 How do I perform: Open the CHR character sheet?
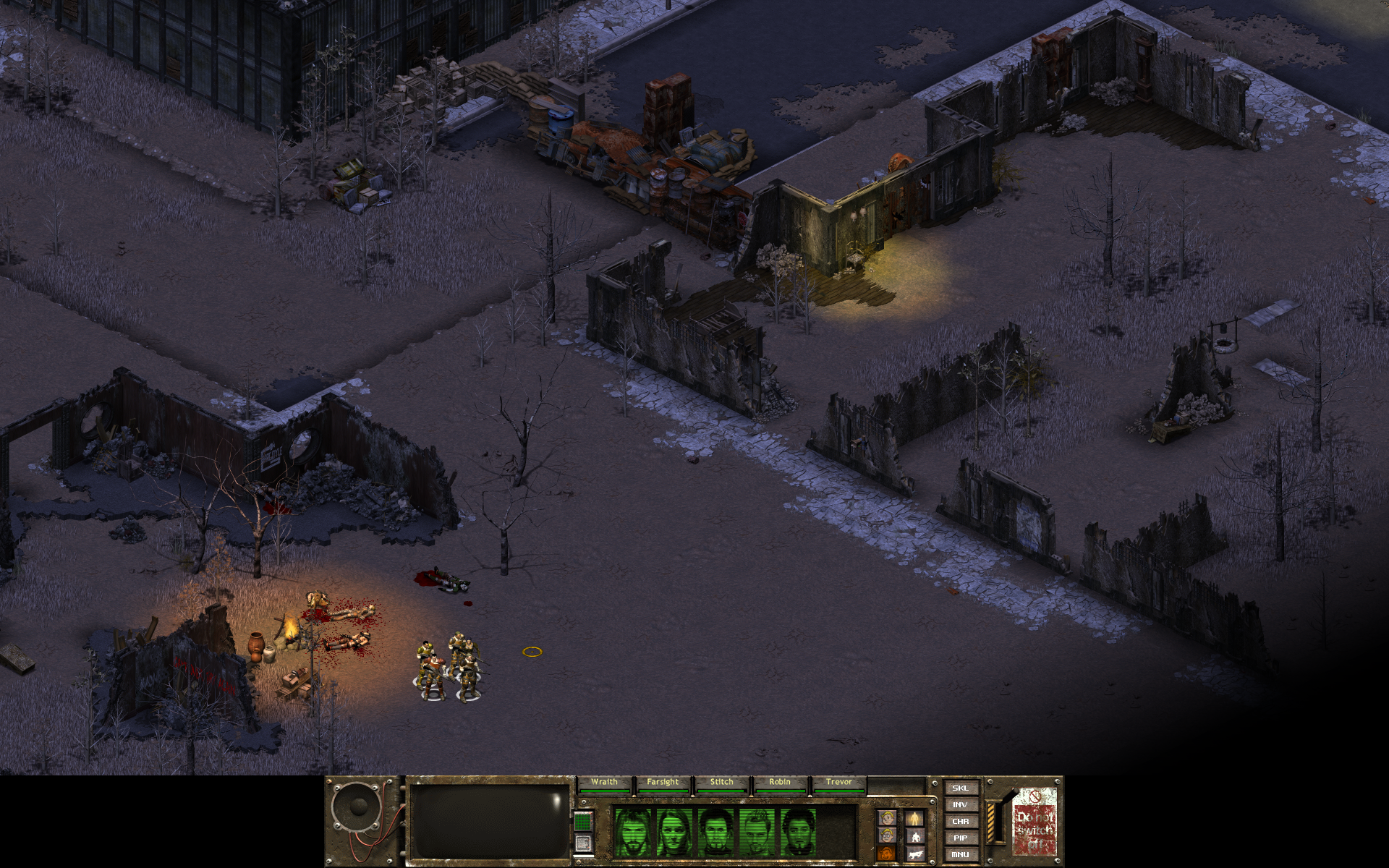(x=960, y=821)
